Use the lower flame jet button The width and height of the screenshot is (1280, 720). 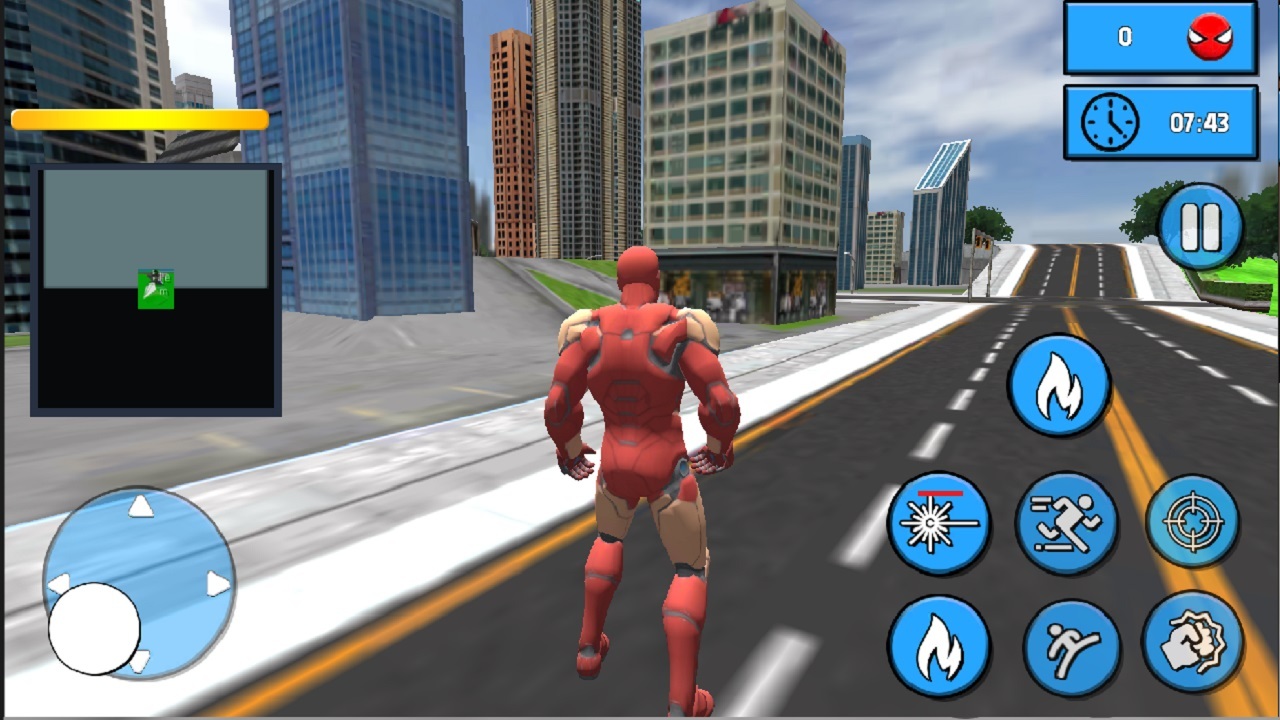point(938,648)
